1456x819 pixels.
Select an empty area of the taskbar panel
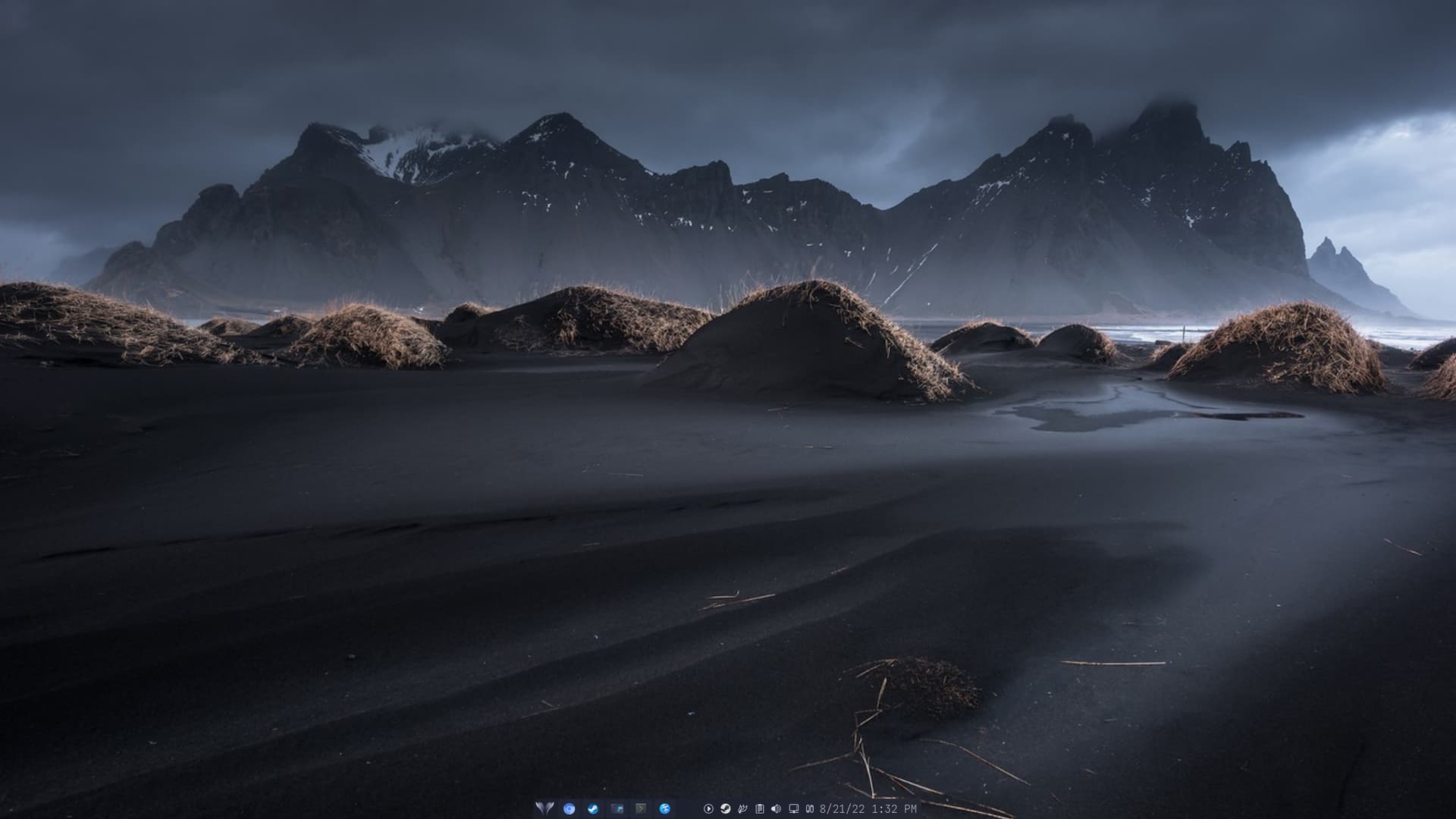tap(686, 808)
